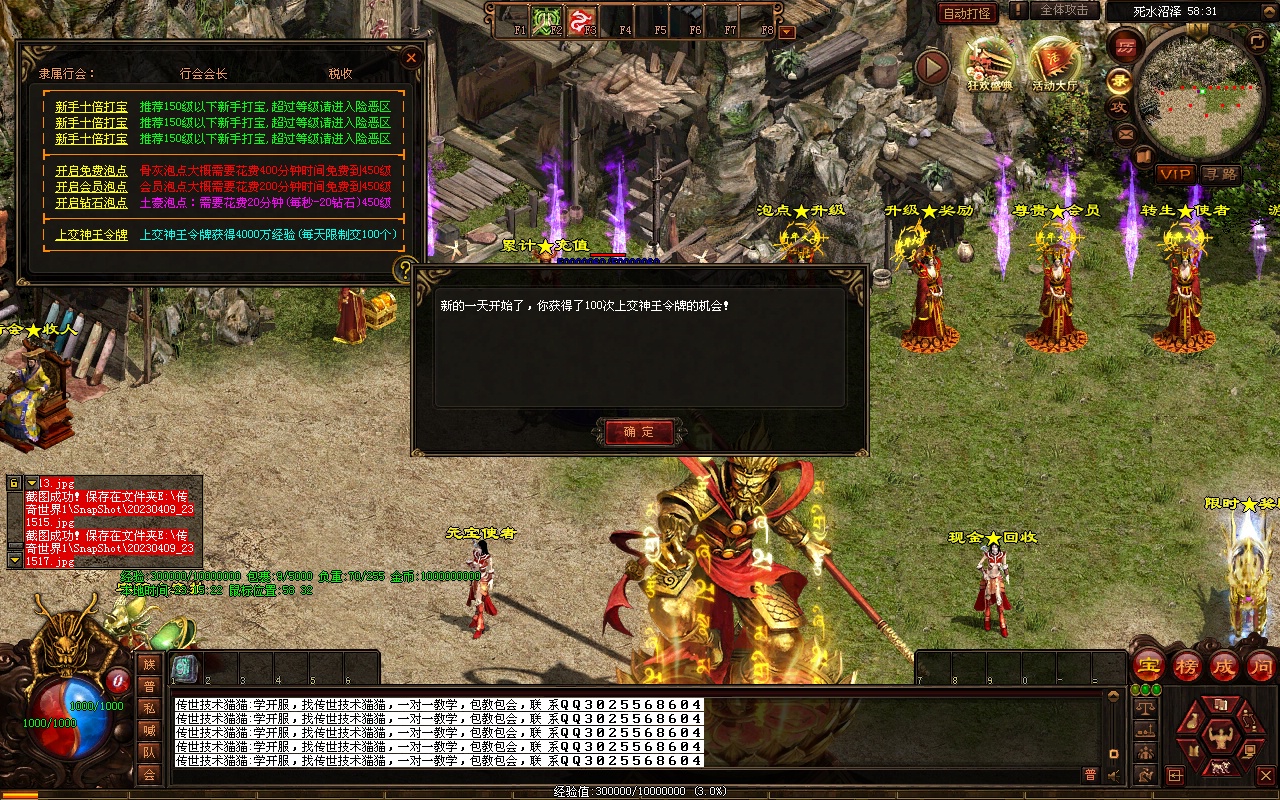Viewport: 1280px width, 800px height.
Task: Click the 上交神王令牌 link
Action: pos(91,235)
